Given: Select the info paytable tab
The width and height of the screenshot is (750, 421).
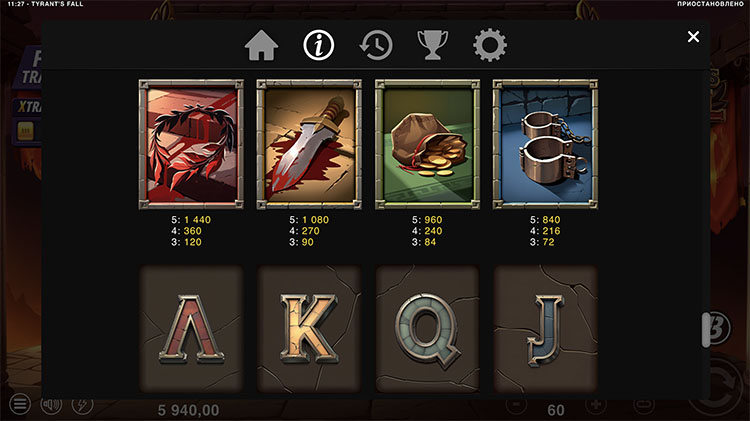Looking at the screenshot, I should [x=318, y=45].
